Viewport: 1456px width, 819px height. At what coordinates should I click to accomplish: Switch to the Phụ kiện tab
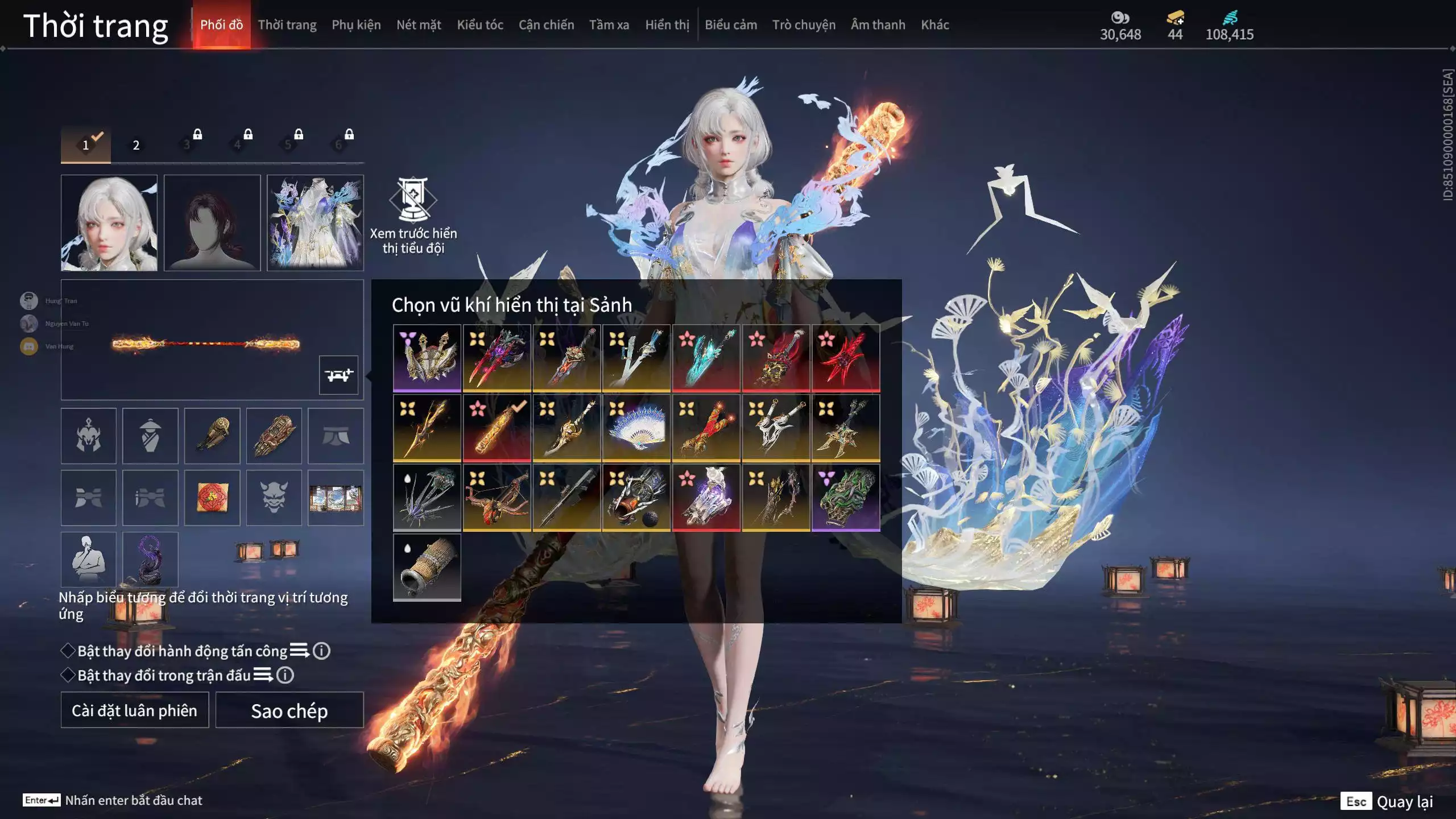[356, 25]
